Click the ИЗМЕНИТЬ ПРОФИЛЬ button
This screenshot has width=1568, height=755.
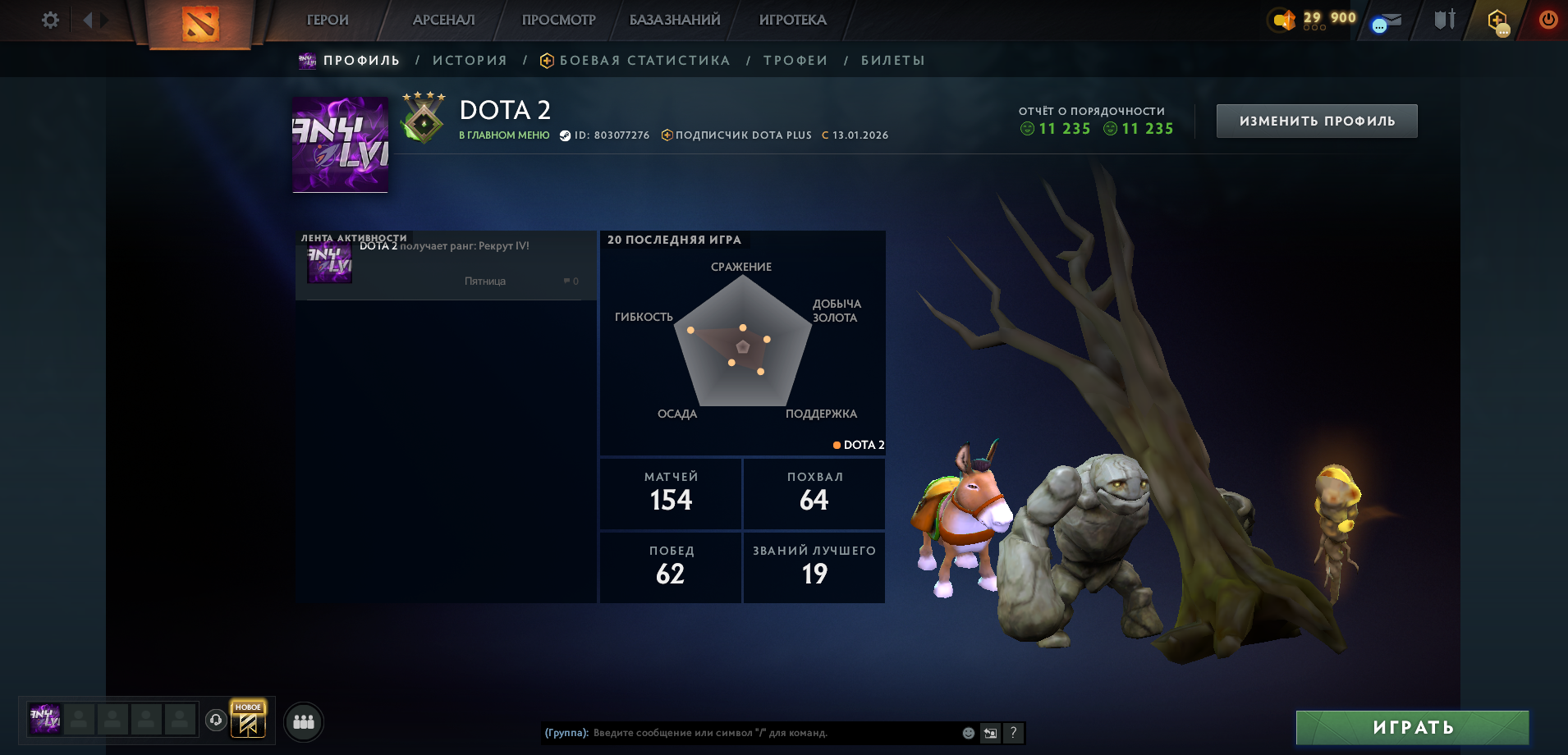tap(1315, 120)
